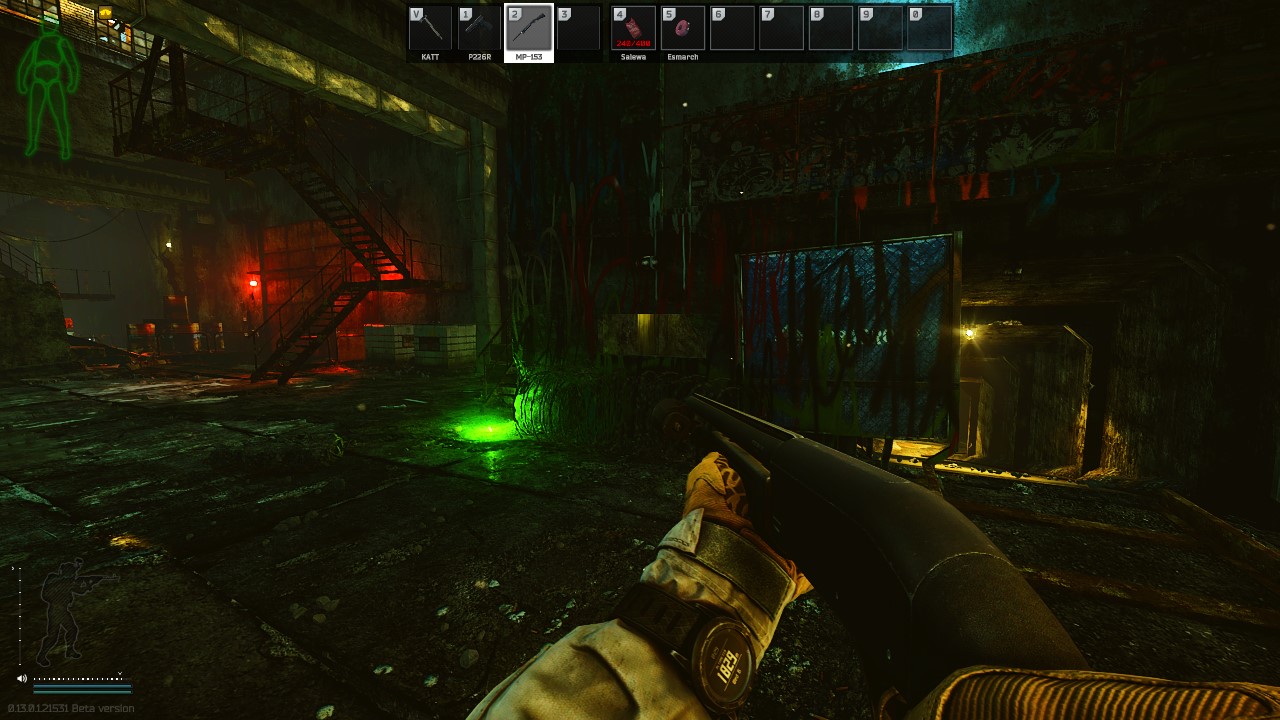Choose the MP-153 shotgun slot
Image resolution: width=1280 pixels, height=720 pixels.
point(529,29)
